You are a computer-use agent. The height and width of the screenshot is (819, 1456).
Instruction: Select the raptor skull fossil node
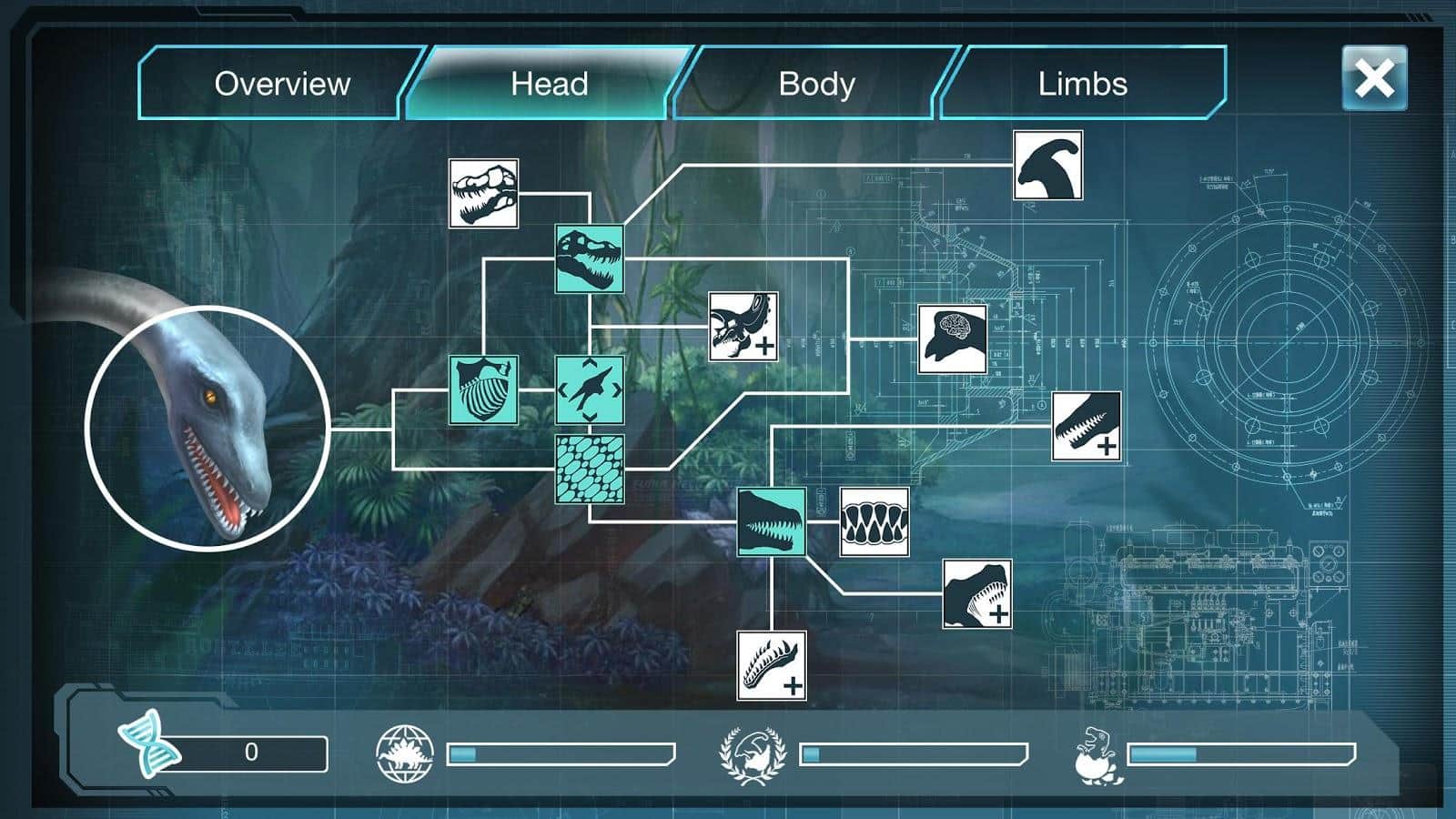click(482, 194)
